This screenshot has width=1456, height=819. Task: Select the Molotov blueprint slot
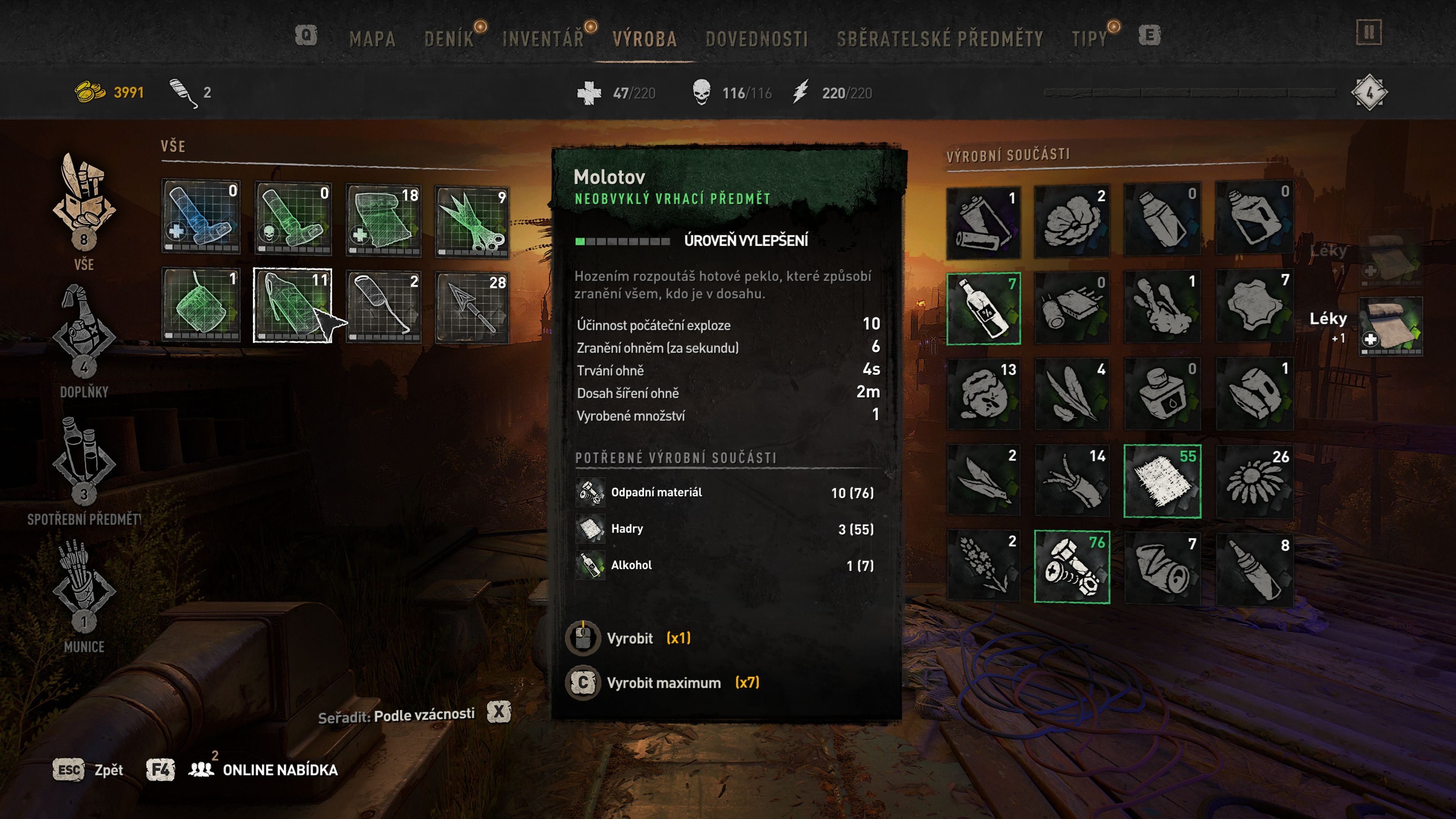coord(292,305)
